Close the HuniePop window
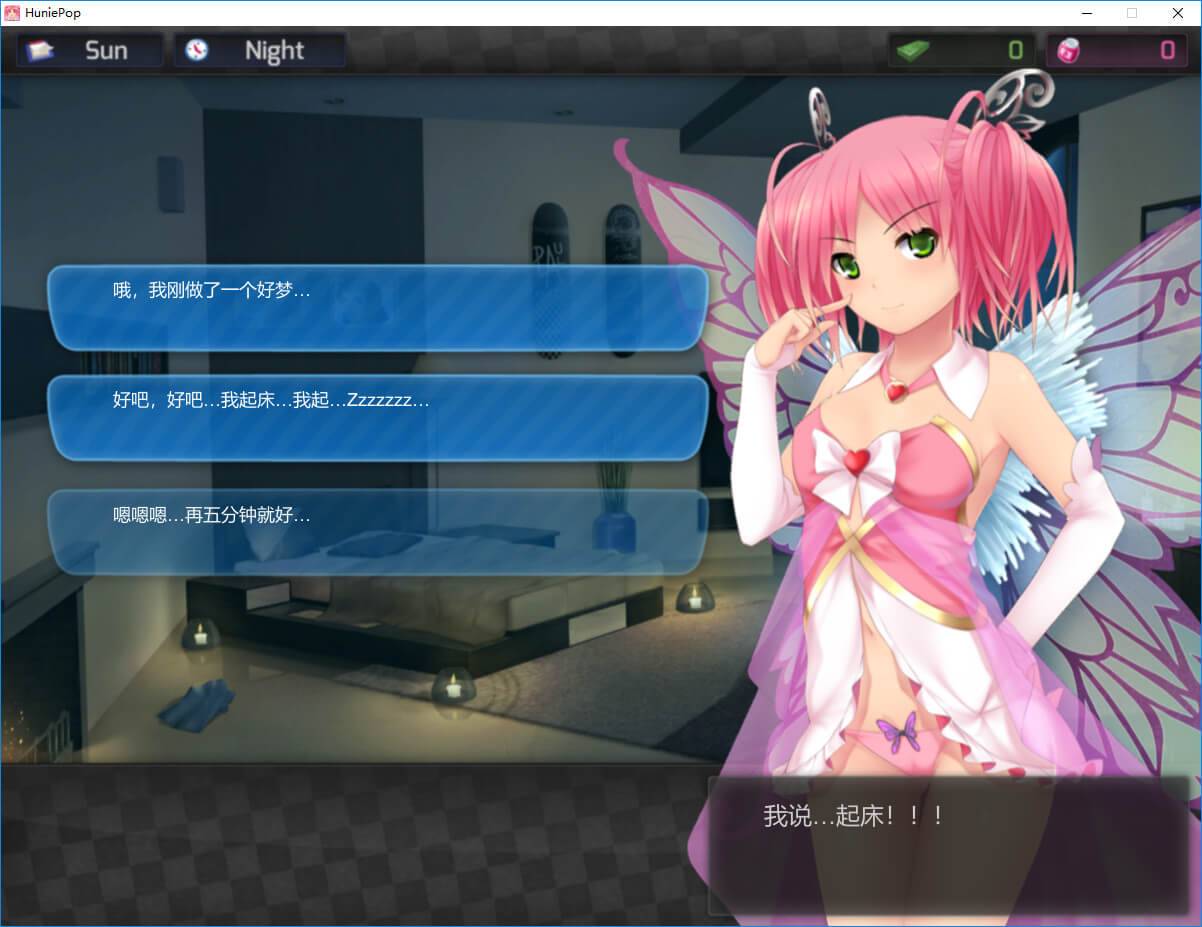1202x927 pixels. [1178, 13]
